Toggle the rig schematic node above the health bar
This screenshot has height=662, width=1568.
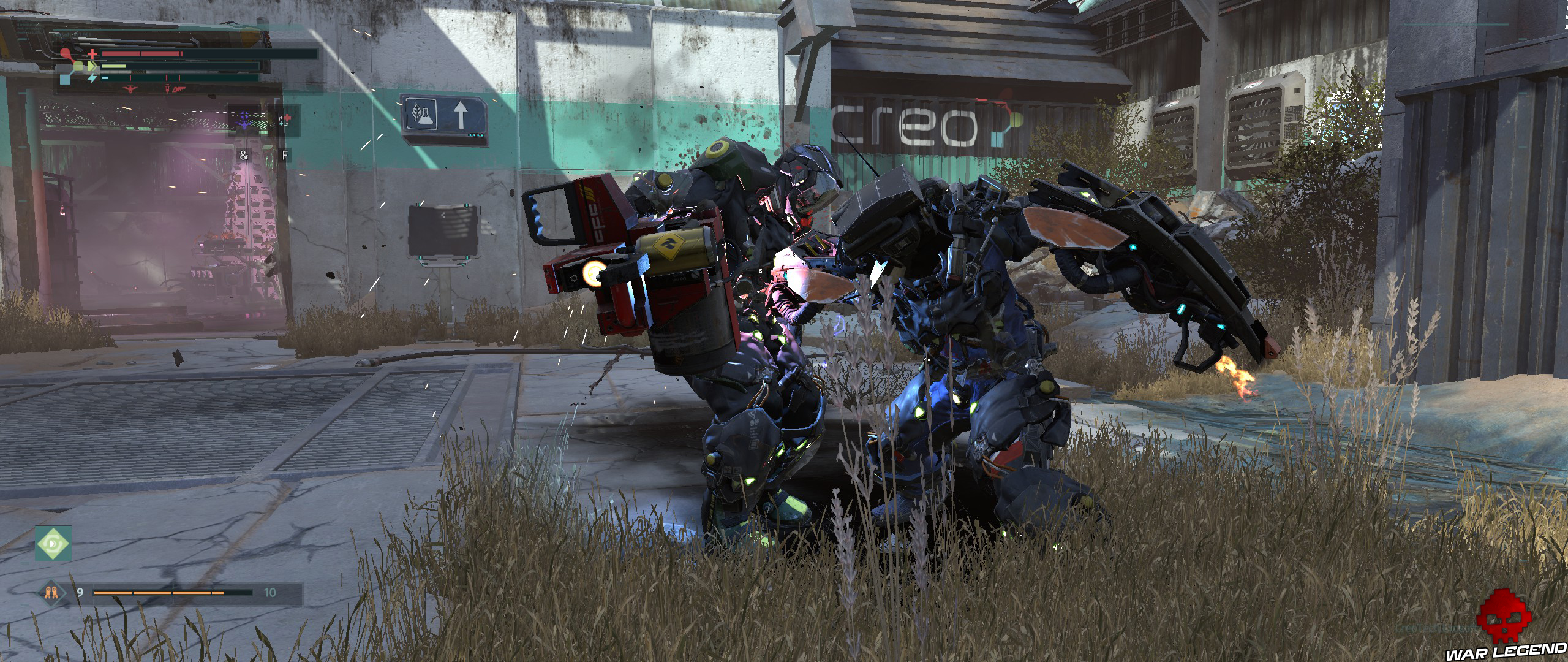coord(66,51)
